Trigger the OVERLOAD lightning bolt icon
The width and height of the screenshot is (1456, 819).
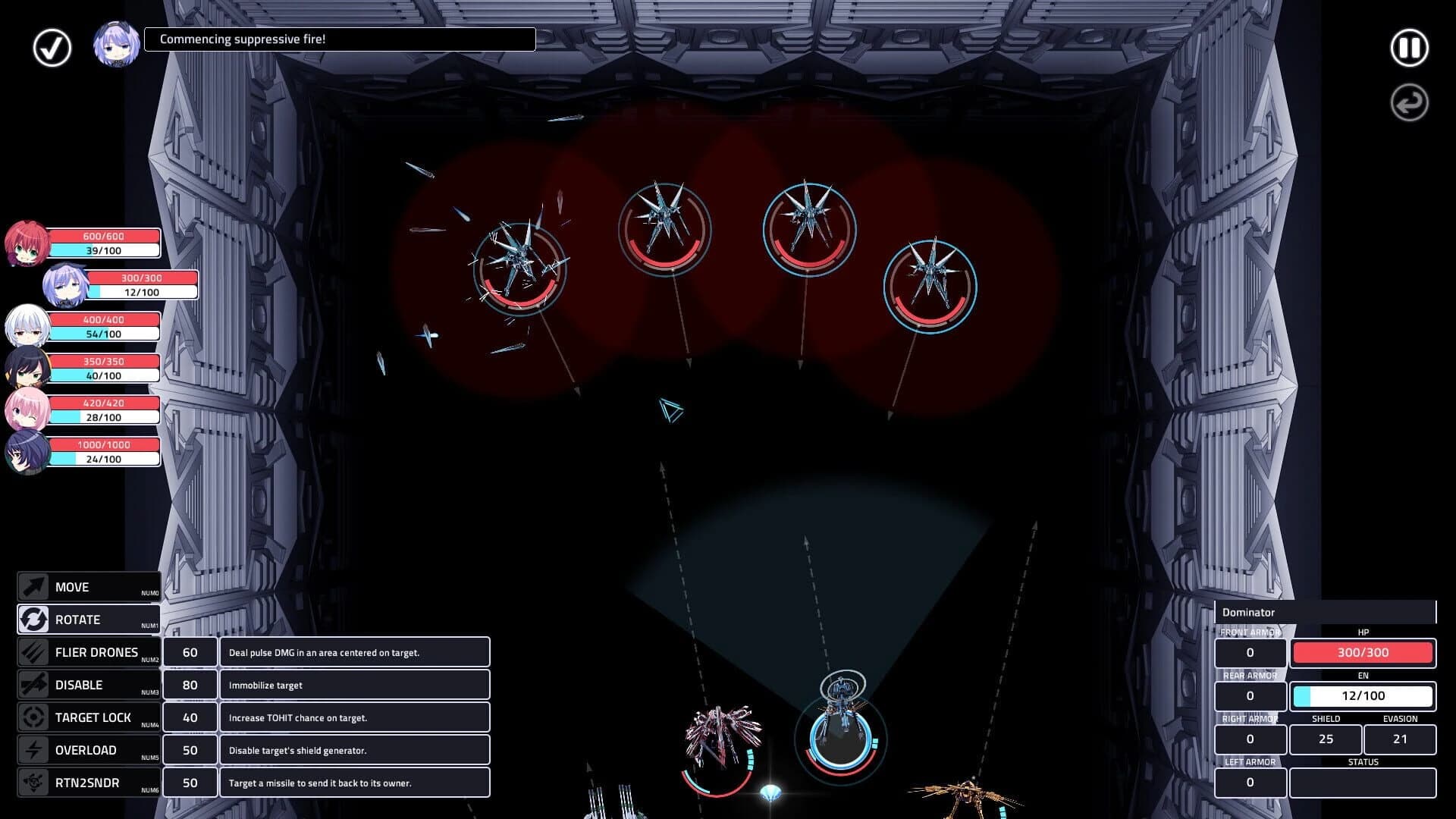(x=32, y=749)
